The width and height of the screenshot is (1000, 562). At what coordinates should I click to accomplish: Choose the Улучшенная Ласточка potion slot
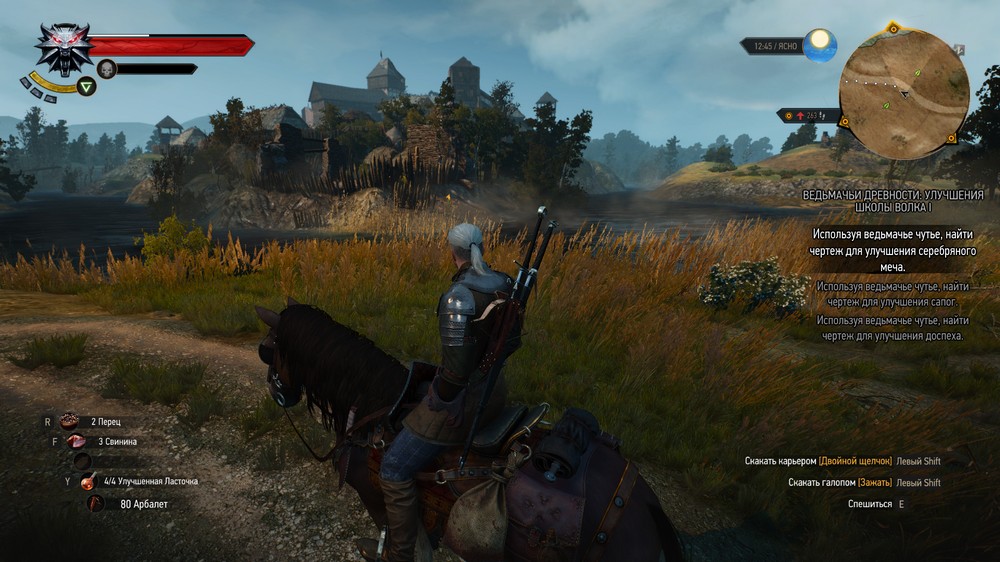[91, 481]
